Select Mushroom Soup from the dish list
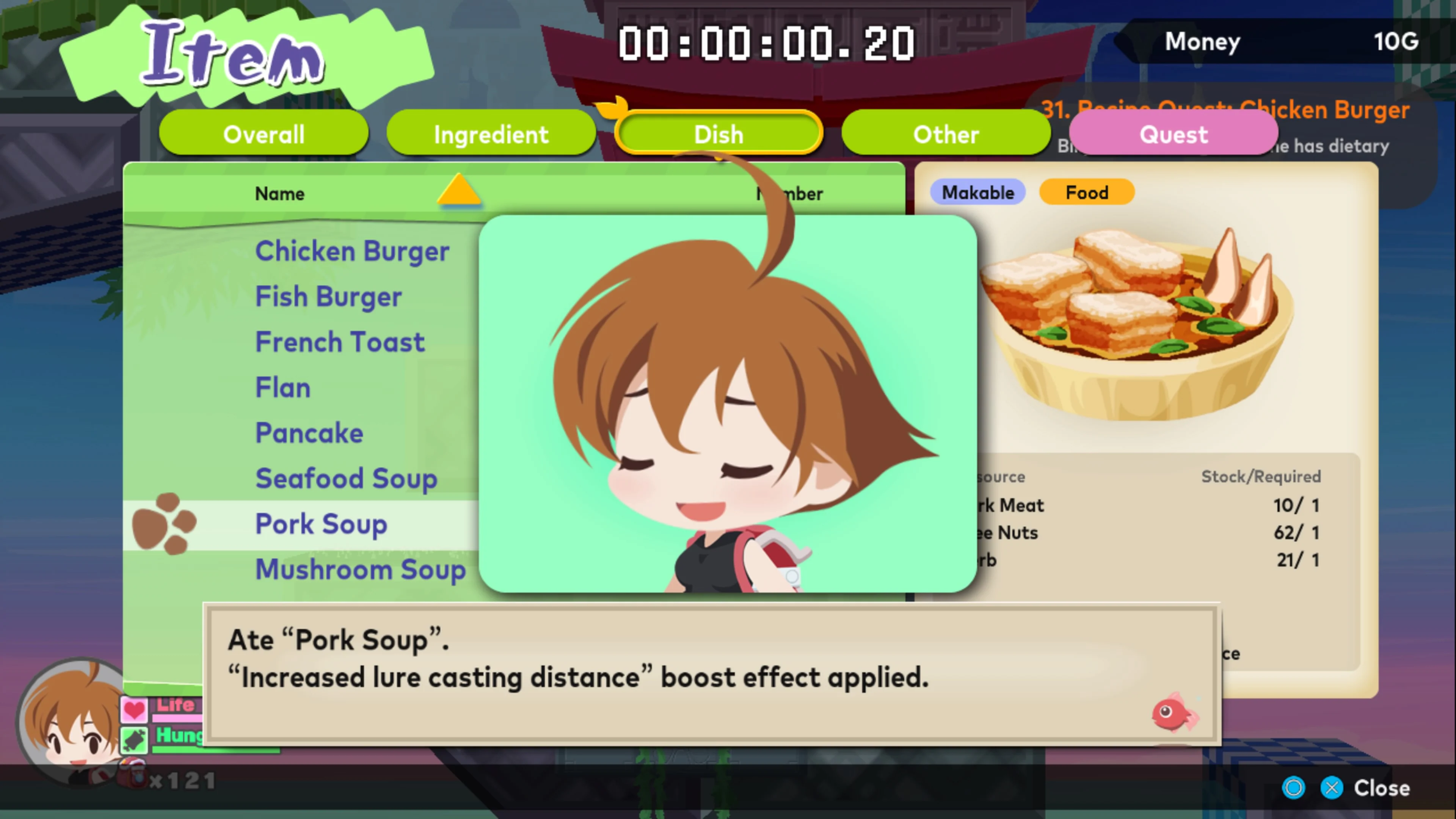The width and height of the screenshot is (1456, 819). pos(360,570)
